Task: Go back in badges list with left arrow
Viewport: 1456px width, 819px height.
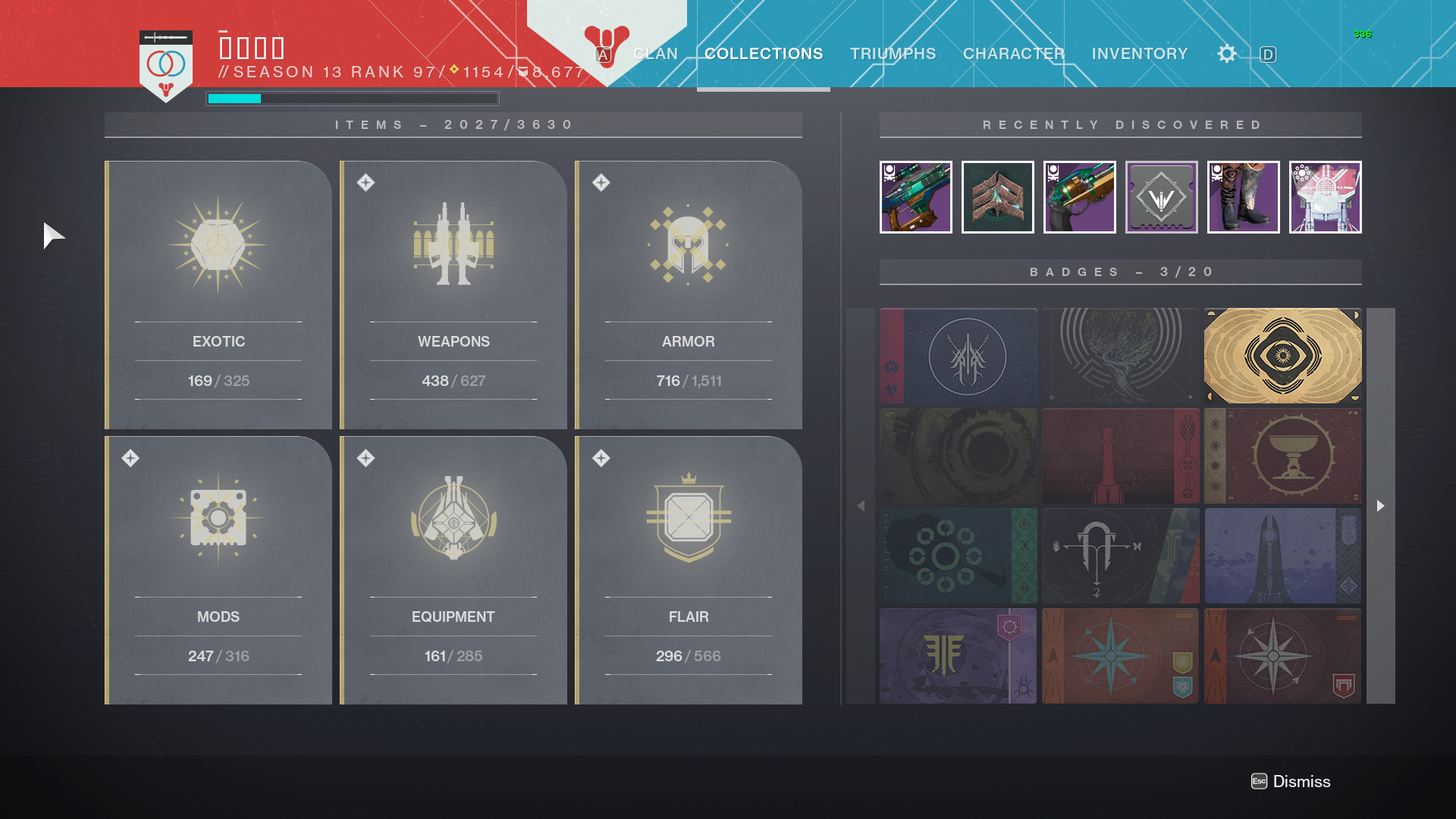Action: coord(861,505)
